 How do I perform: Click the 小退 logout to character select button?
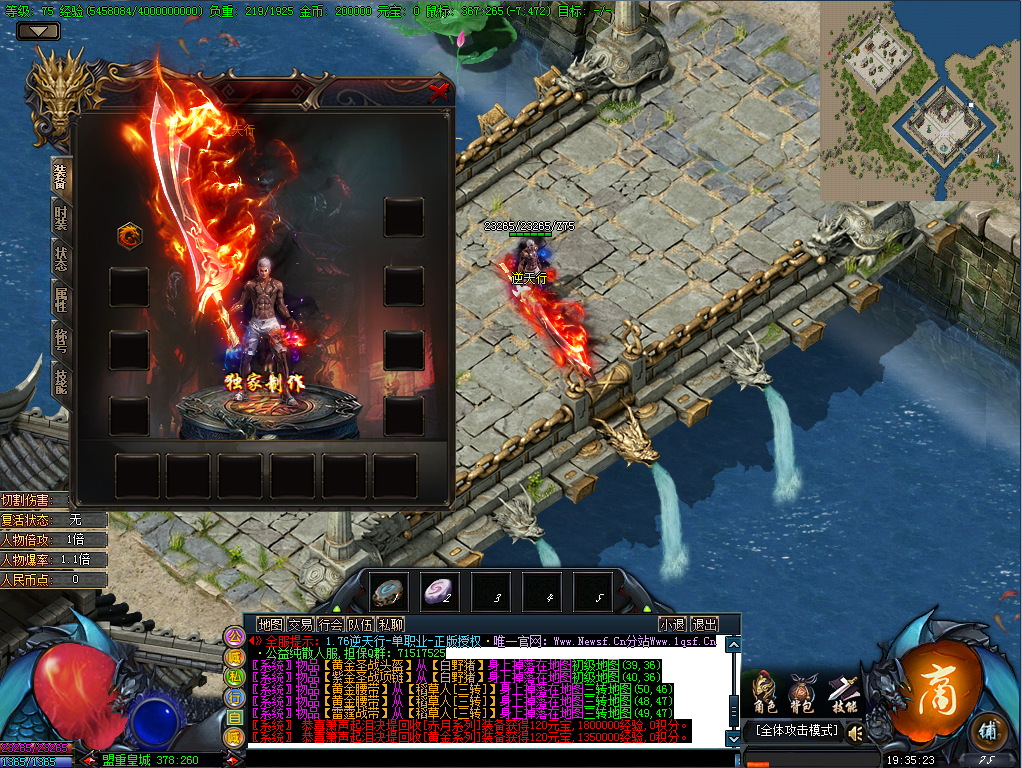coord(671,624)
